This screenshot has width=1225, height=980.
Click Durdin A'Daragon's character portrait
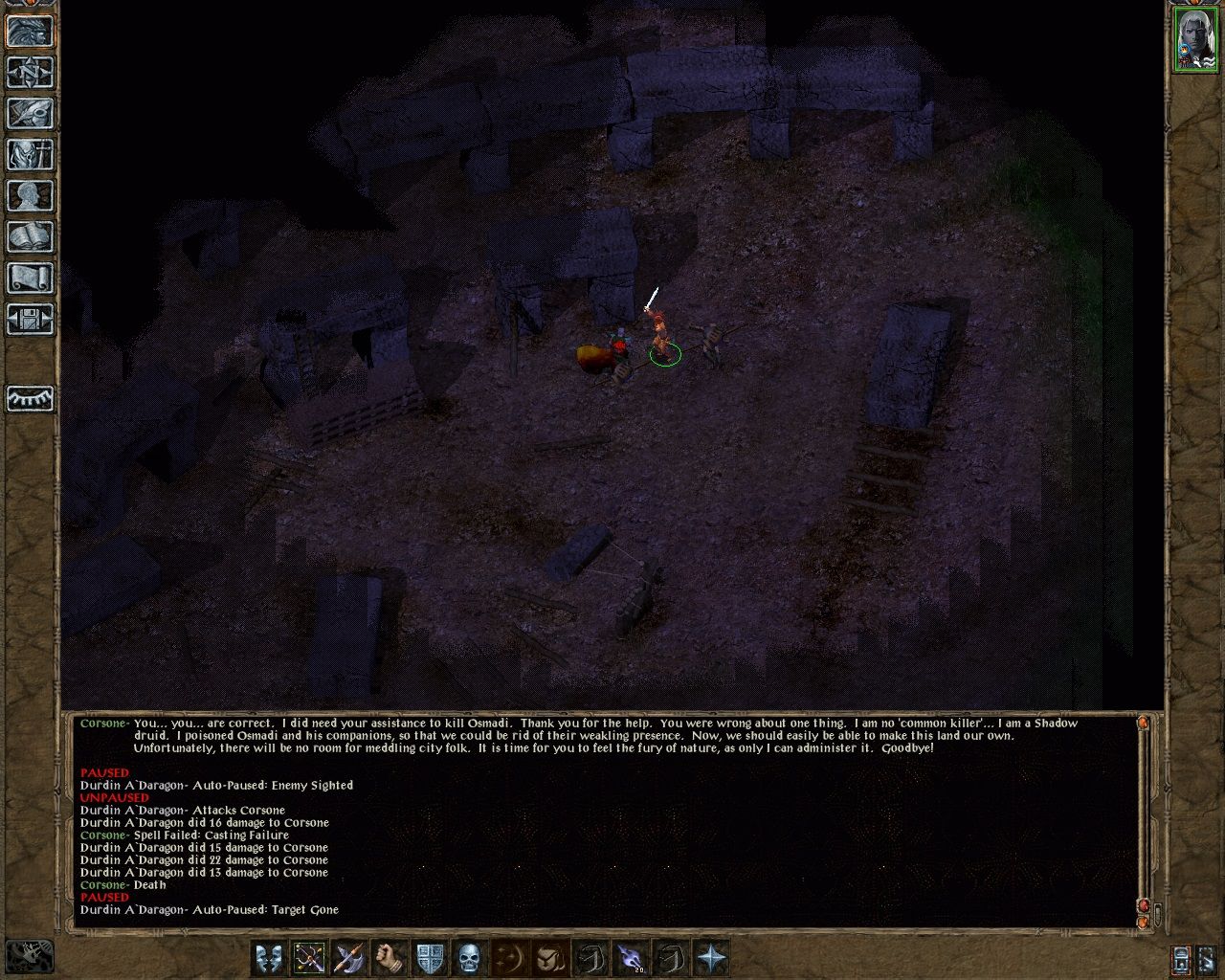pyautogui.click(x=1194, y=38)
